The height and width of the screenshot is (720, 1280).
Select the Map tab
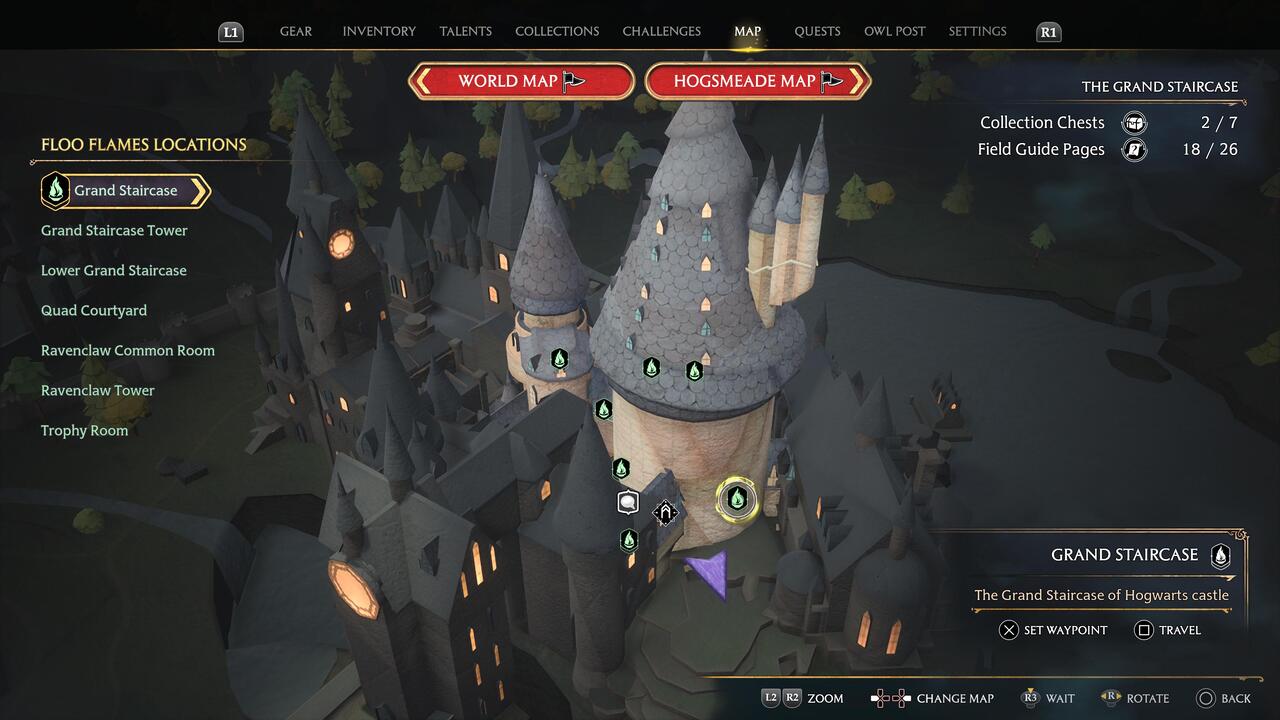pyautogui.click(x=747, y=31)
